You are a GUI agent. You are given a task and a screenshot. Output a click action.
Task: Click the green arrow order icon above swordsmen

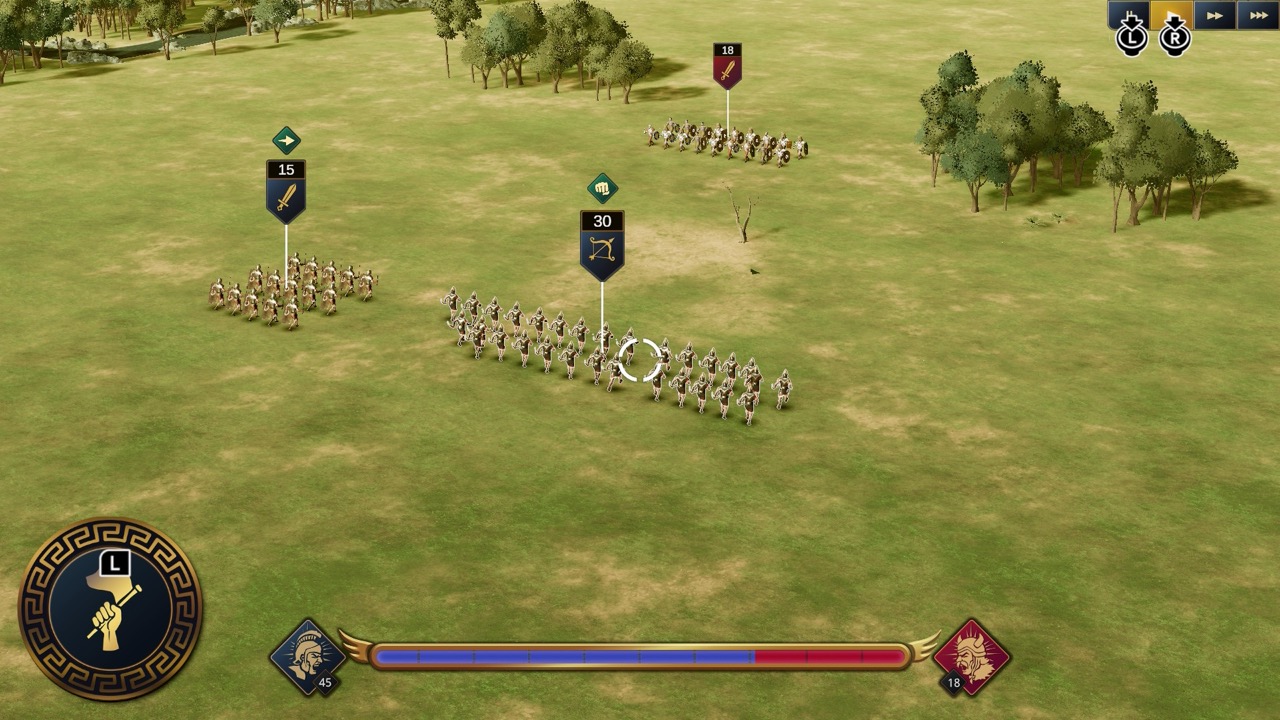click(286, 140)
